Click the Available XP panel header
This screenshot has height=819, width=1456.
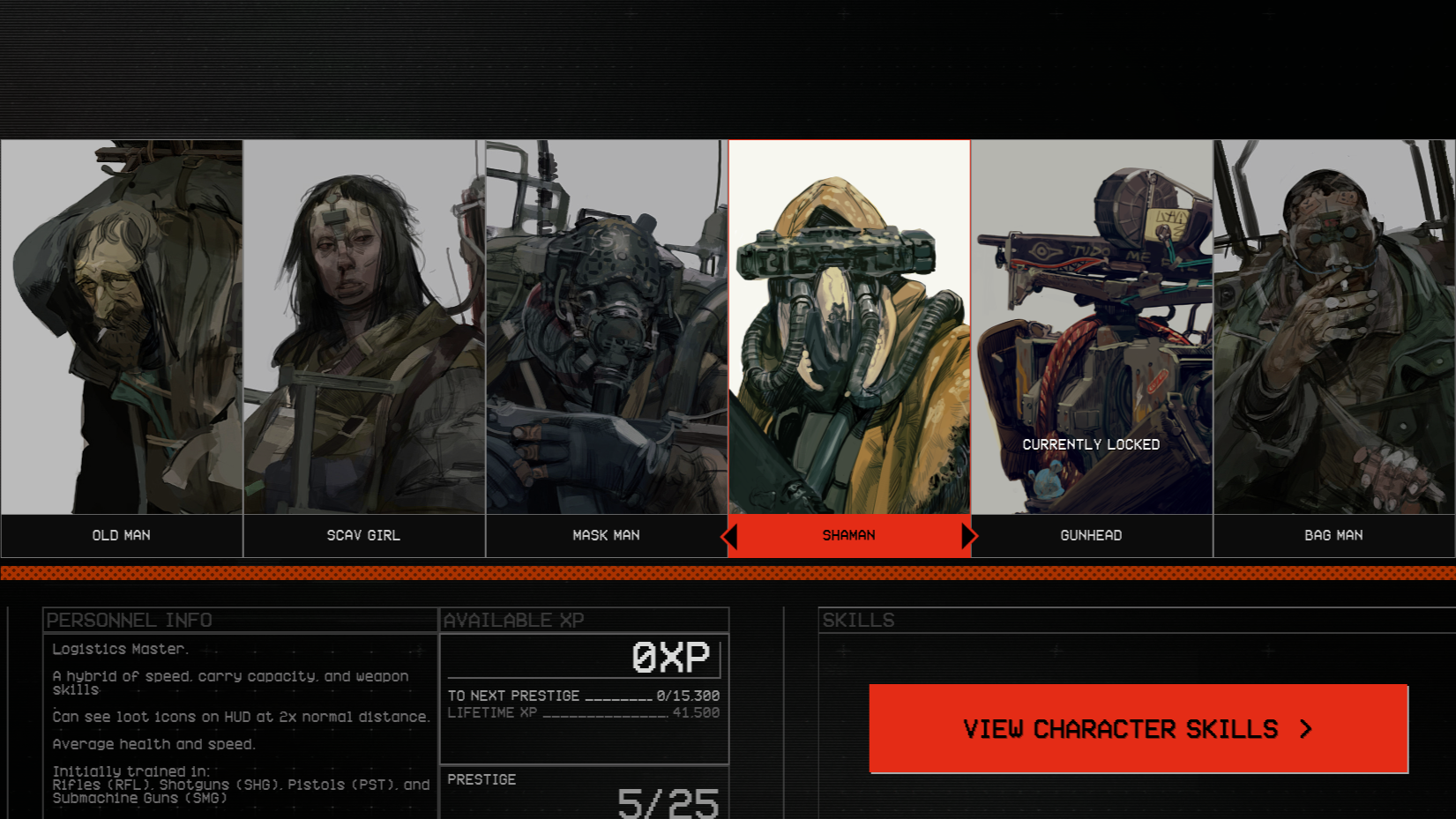coord(515,621)
